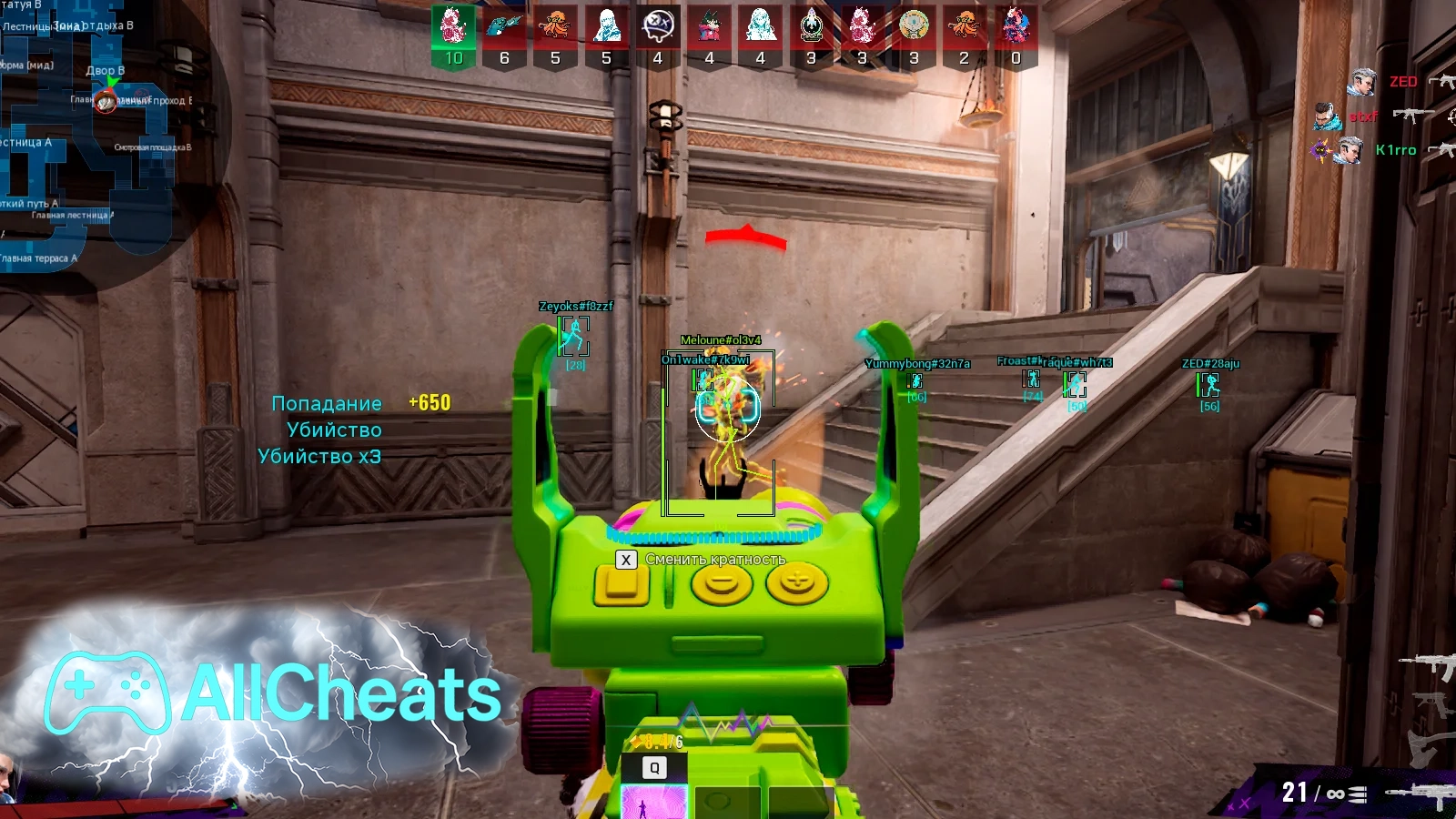1456x819 pixels.
Task: Activate the pink Q ability icon
Action: coord(653,801)
